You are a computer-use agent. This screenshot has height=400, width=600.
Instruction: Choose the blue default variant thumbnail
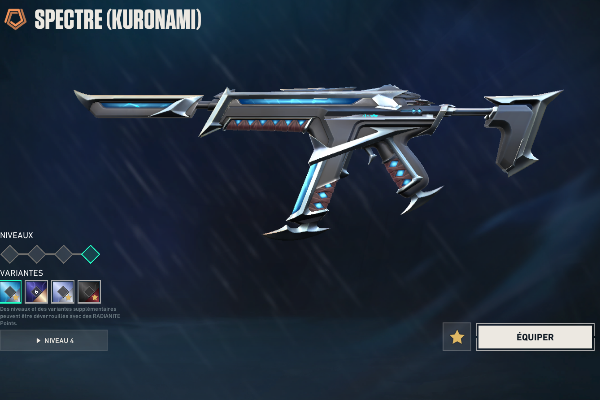(11, 292)
